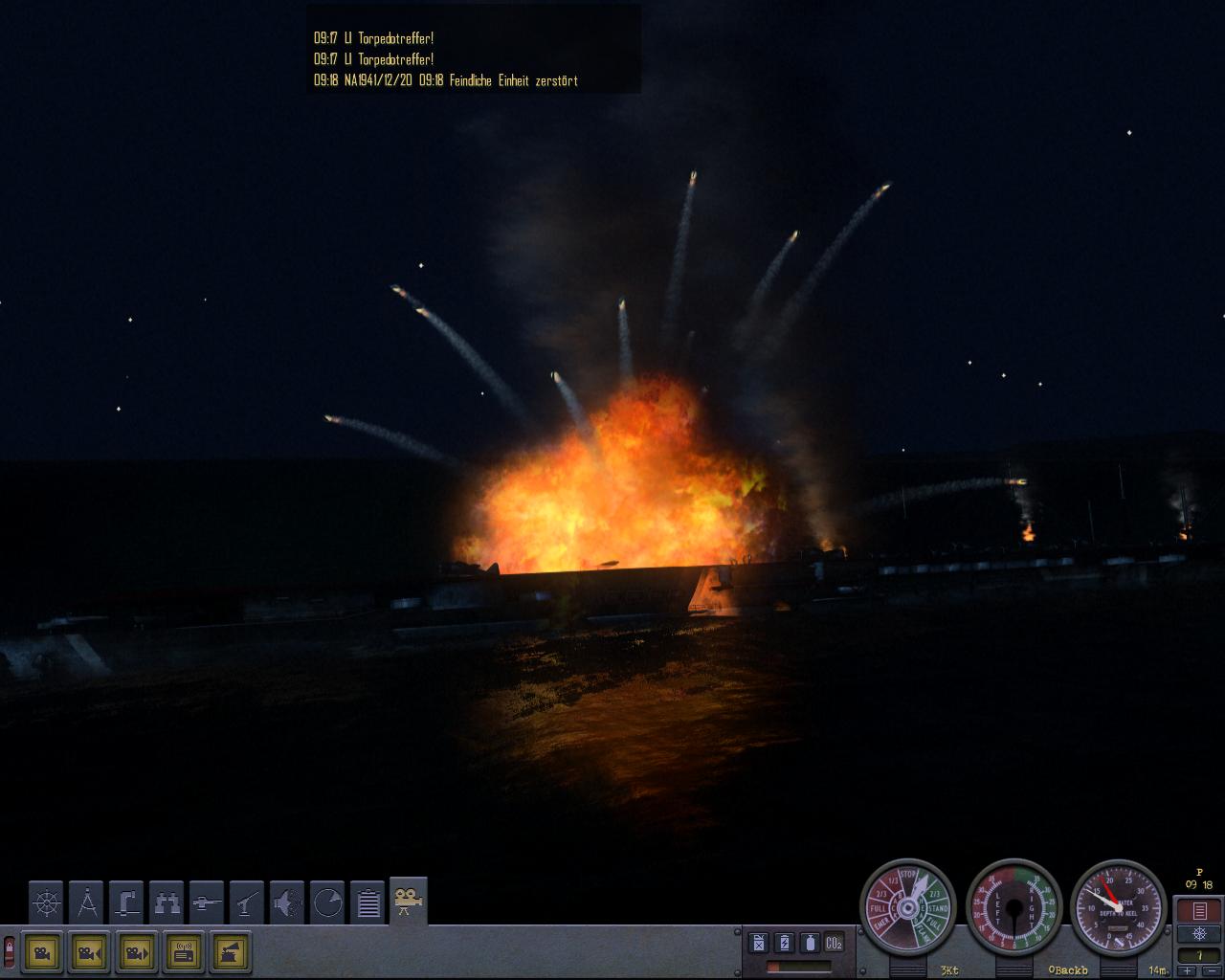Open the hydrophone sound station
1225x980 pixels.
[x=287, y=902]
